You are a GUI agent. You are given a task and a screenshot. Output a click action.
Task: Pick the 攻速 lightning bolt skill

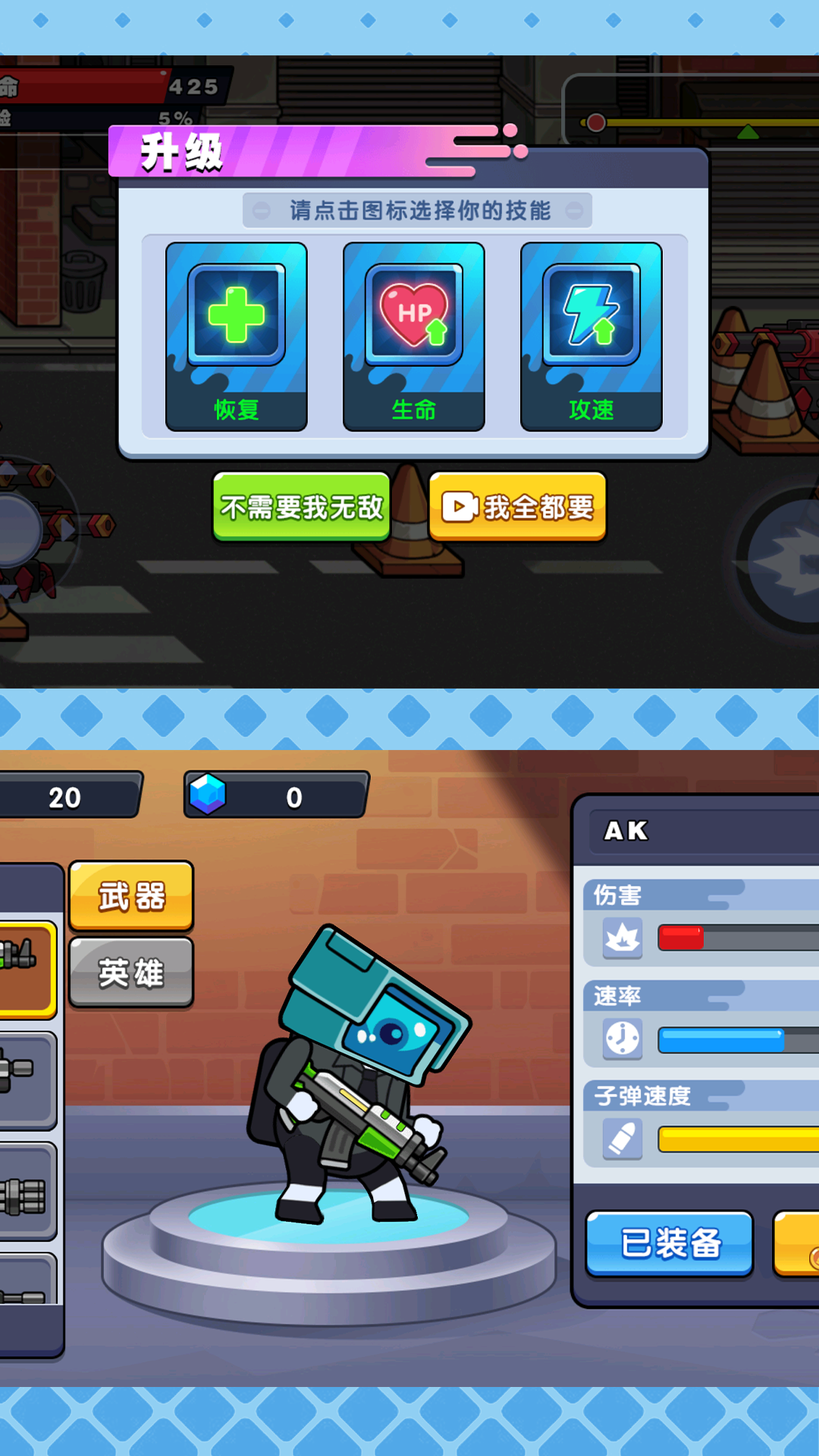[x=591, y=336]
